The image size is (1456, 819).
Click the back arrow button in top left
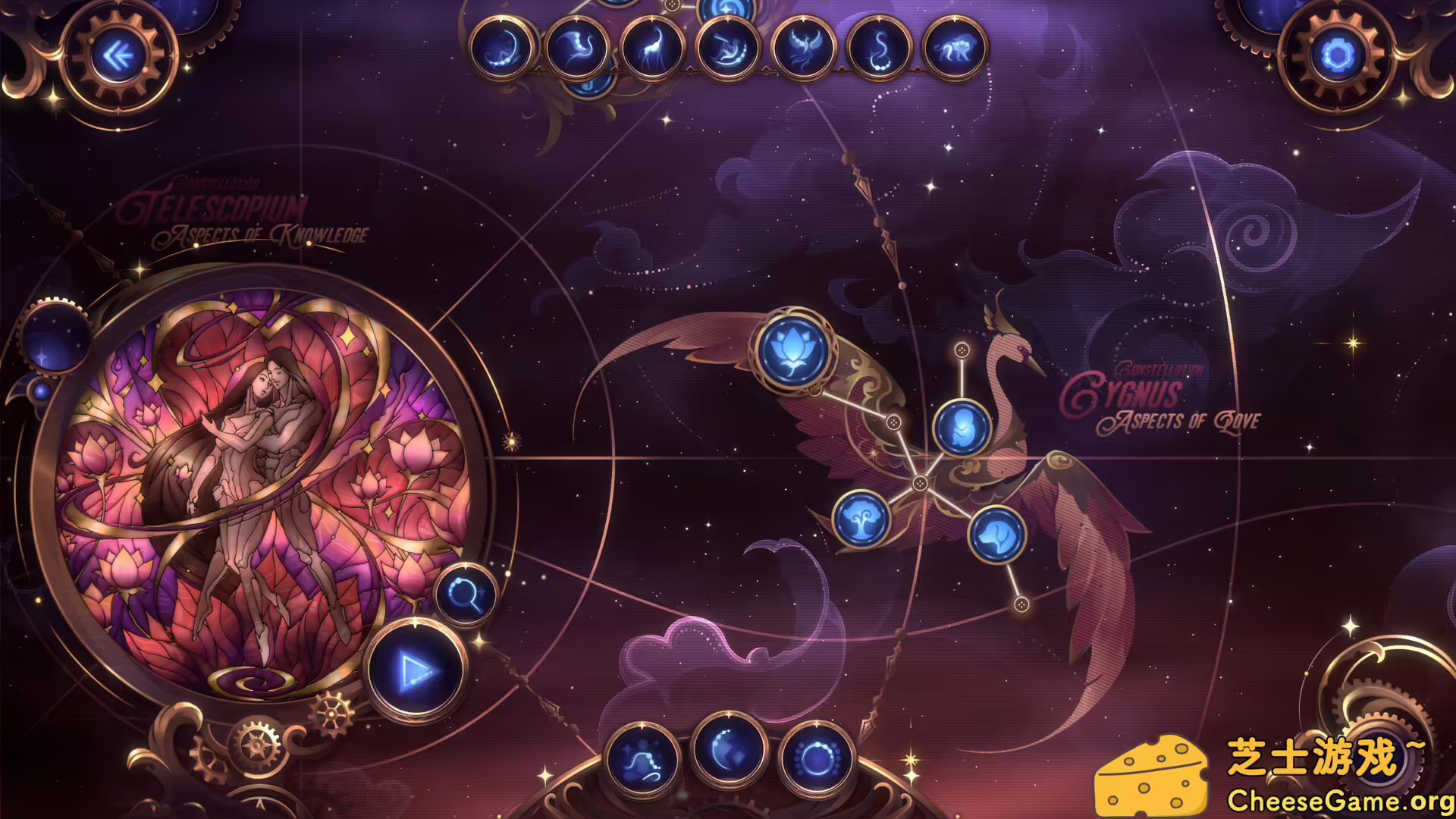117,55
